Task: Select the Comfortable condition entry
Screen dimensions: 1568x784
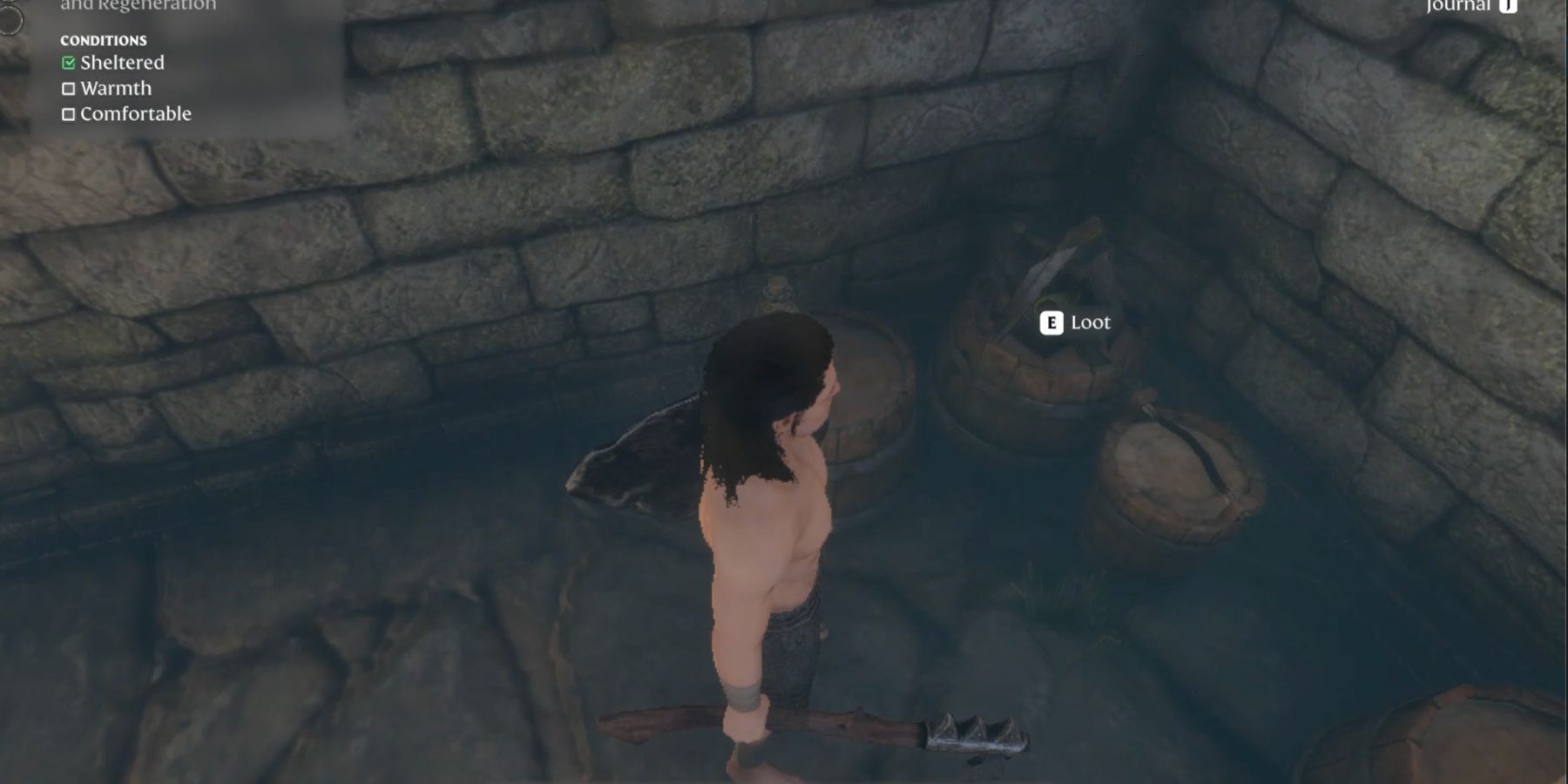Action: (x=135, y=114)
